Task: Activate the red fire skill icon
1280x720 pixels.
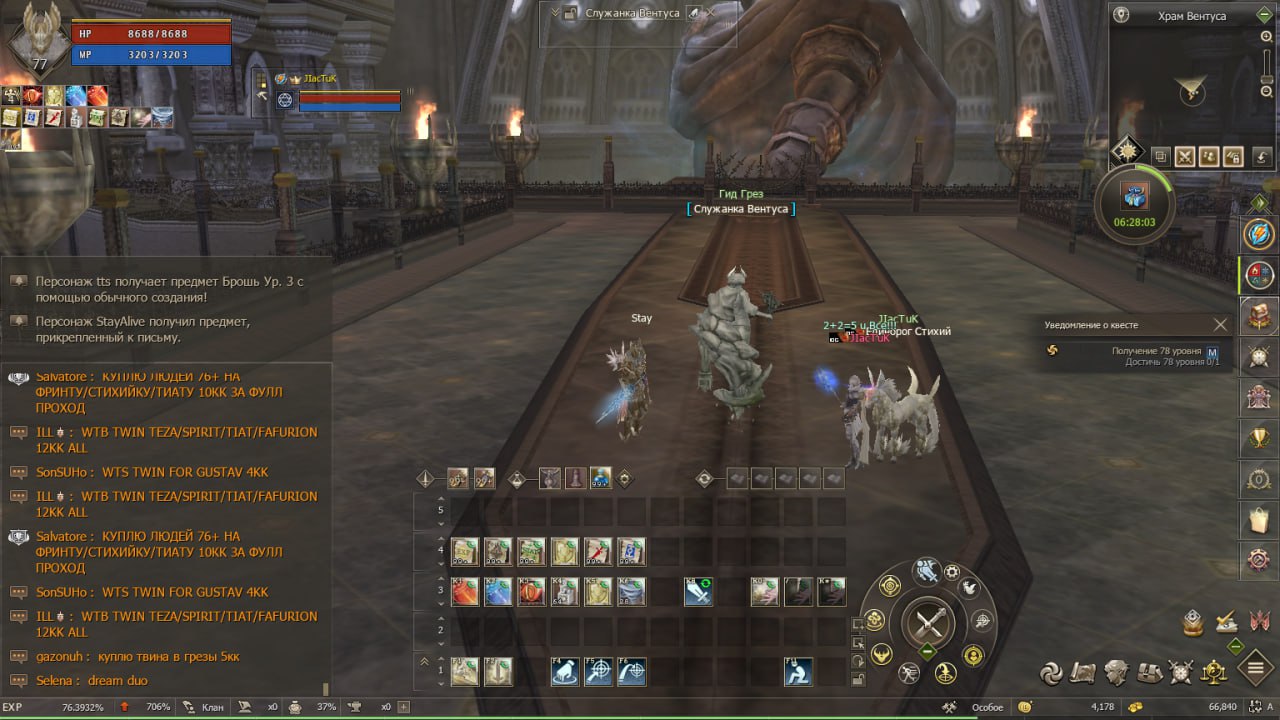Action: click(x=465, y=592)
